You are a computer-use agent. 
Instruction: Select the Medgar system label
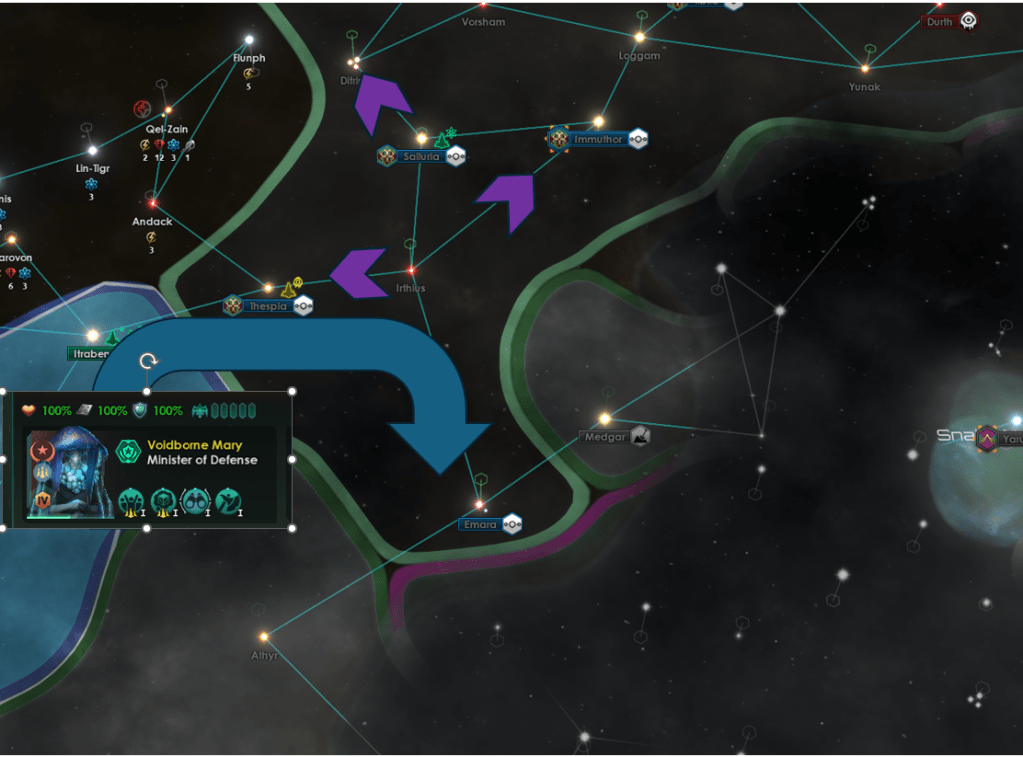tap(603, 436)
